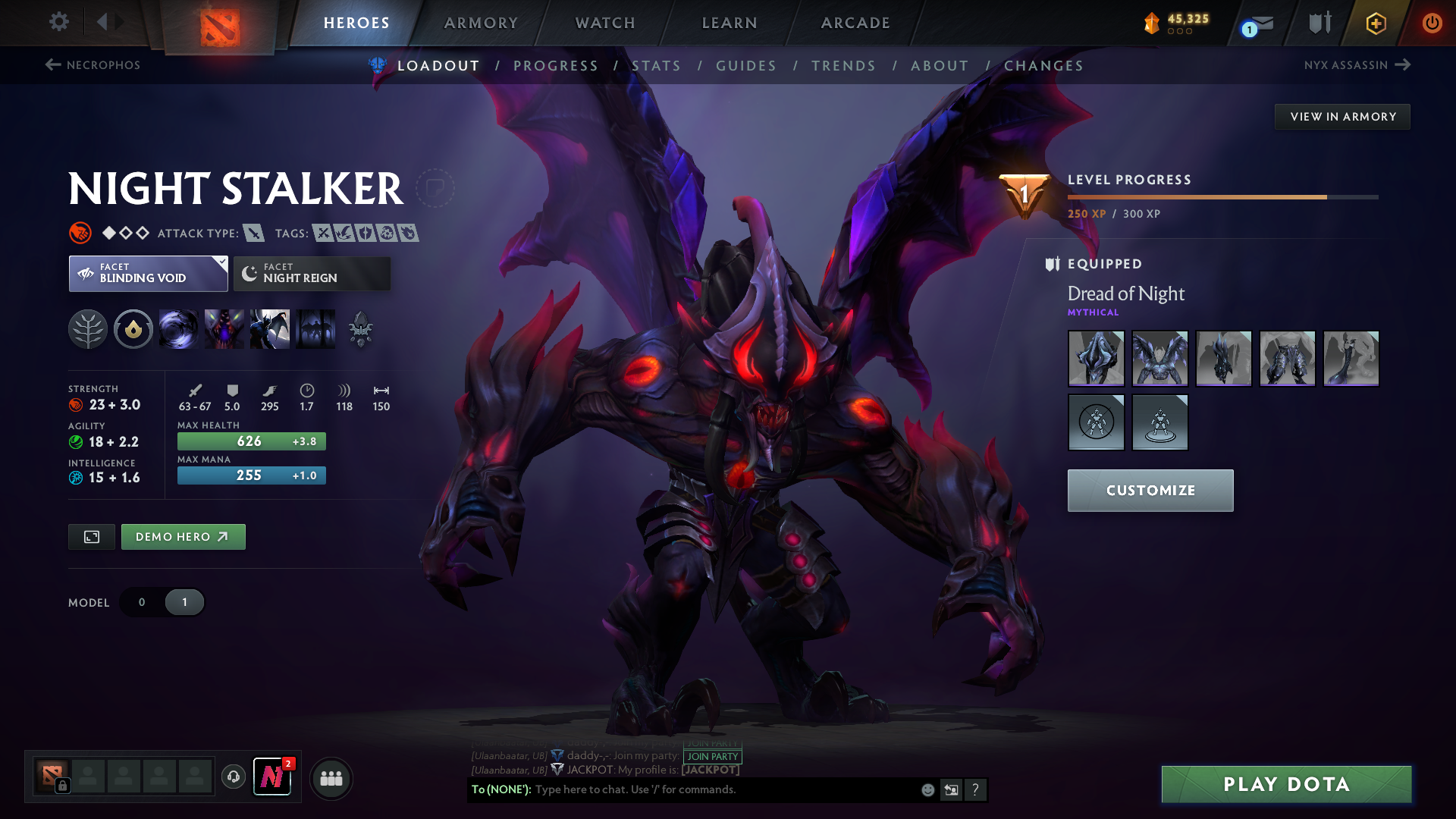The image size is (1456, 819).
Task: Switch hero model to variant 0
Action: point(141,601)
